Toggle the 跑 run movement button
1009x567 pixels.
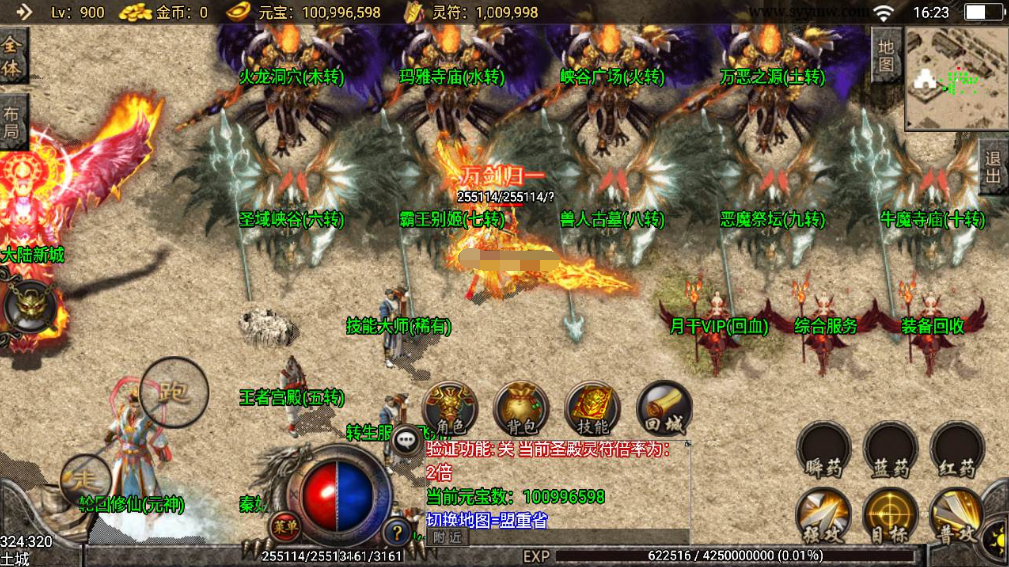pyautogui.click(x=174, y=392)
